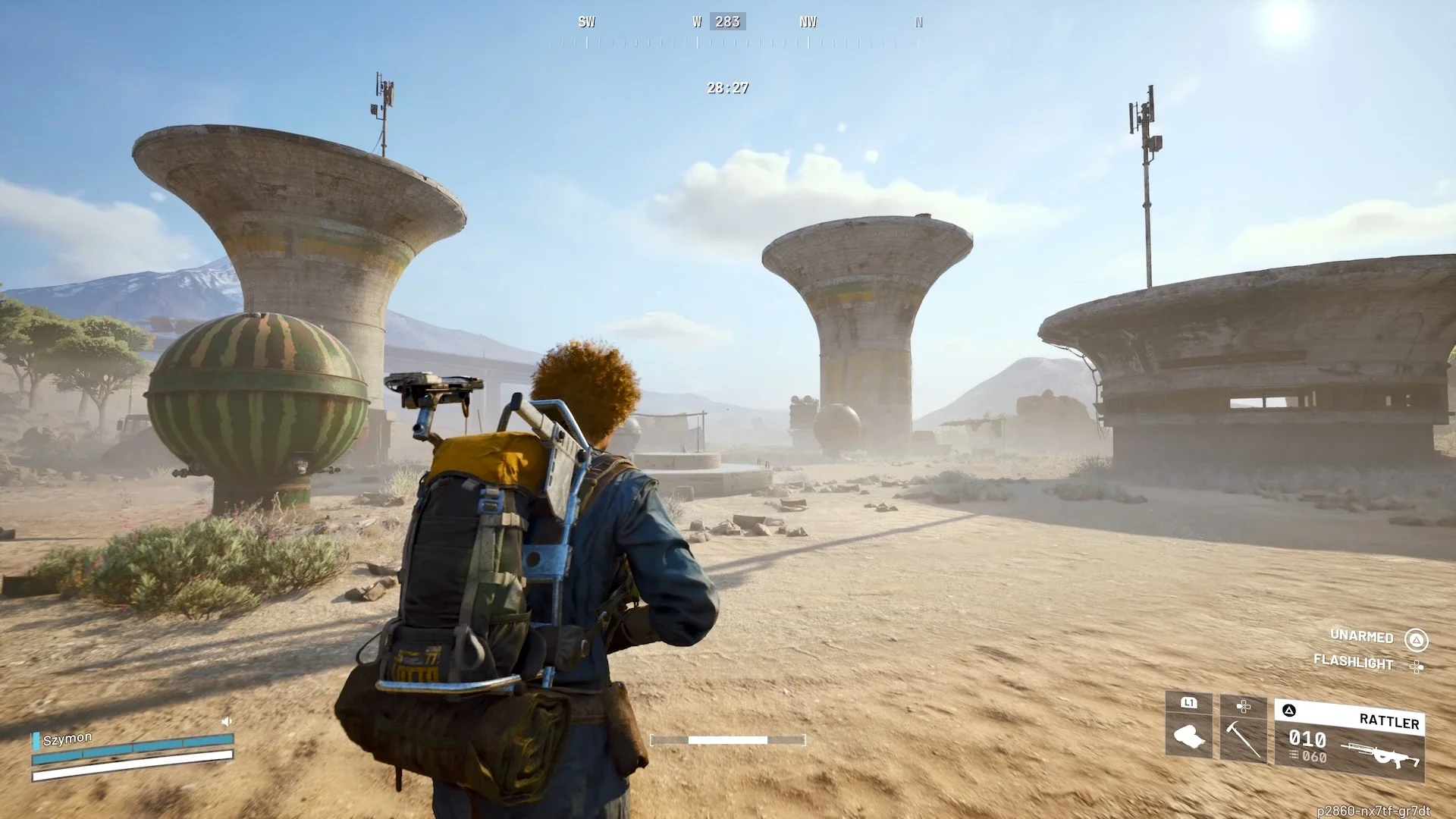Viewport: 1456px width, 819px height.
Task: Click the Szymon player name tag
Action: click(67, 739)
